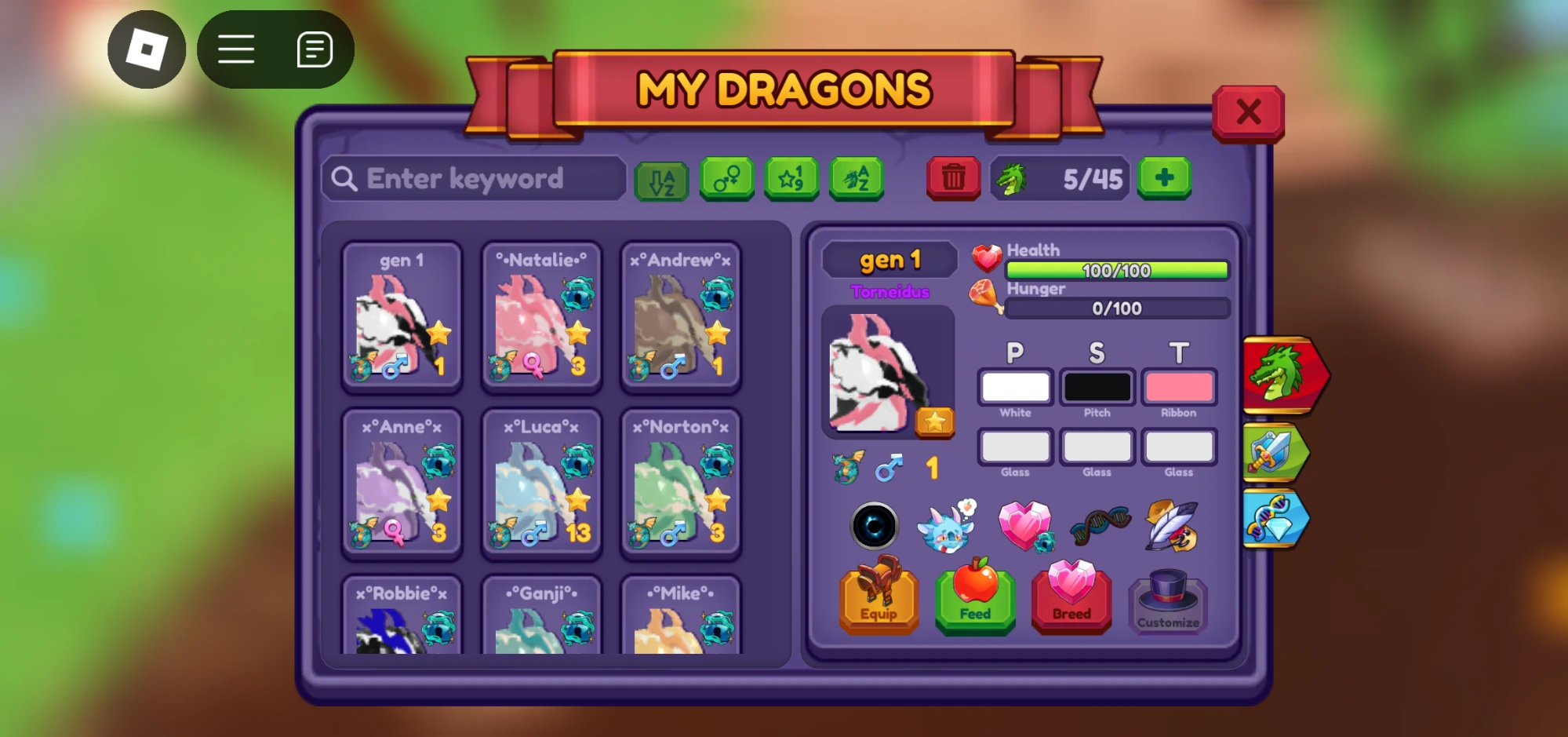
Task: Sort dragons alphabetically with the dragon A-Z icon
Action: [x=857, y=179]
